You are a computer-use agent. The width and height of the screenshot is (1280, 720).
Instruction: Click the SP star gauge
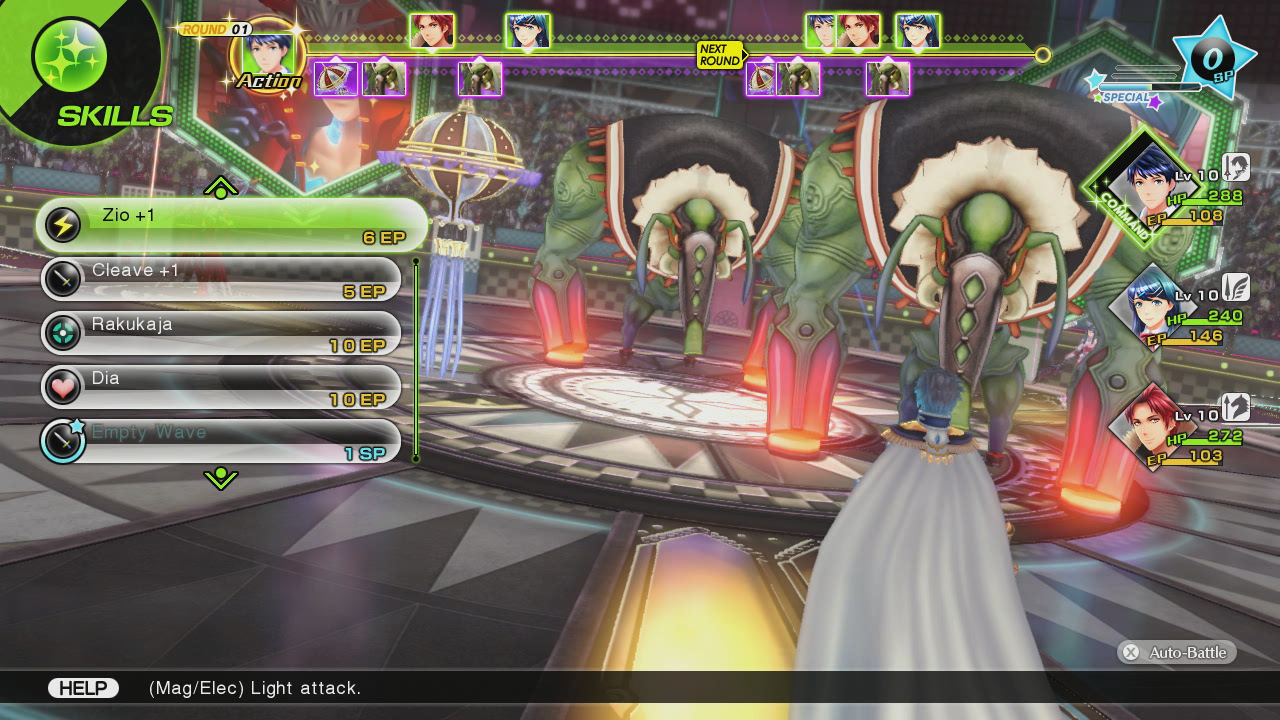pos(1213,57)
